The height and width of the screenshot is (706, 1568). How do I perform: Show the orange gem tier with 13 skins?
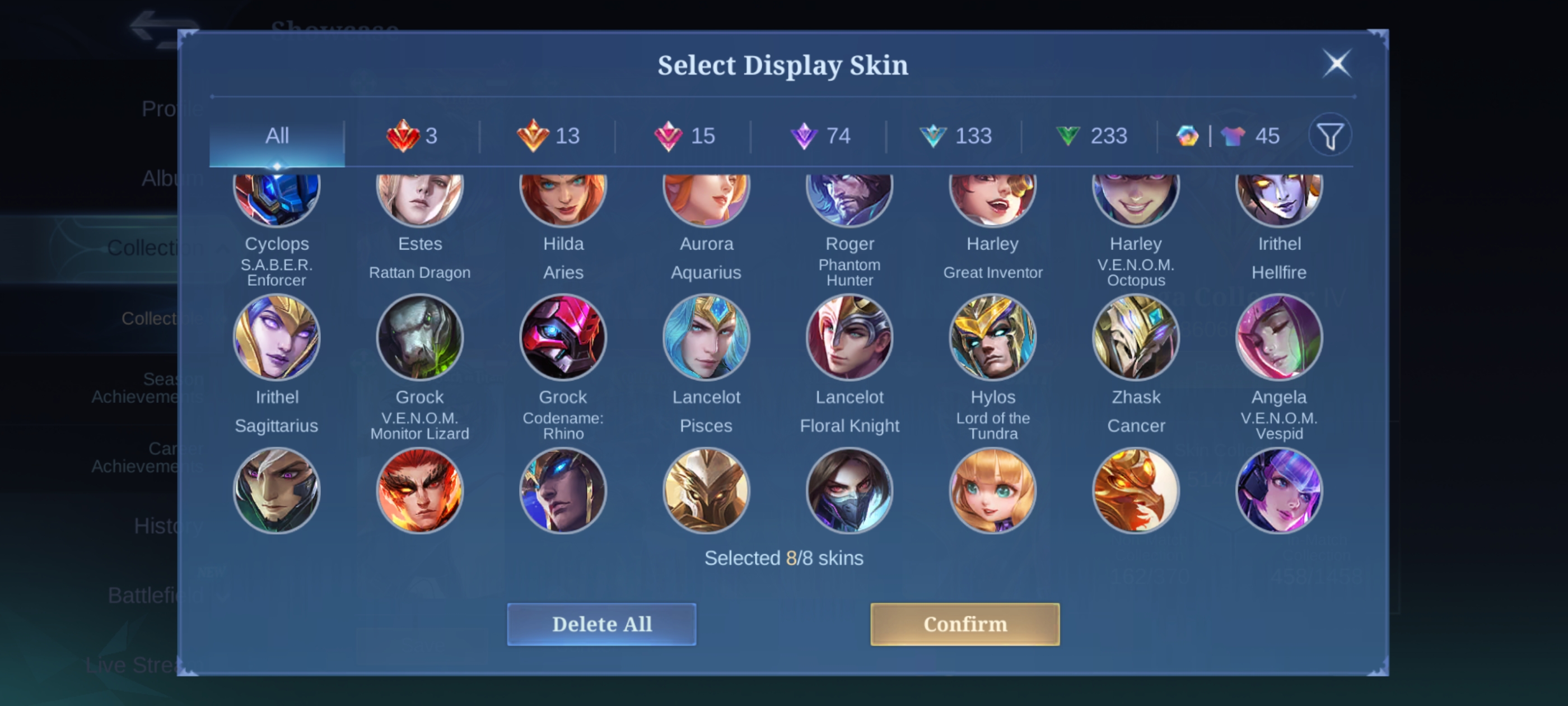548,136
